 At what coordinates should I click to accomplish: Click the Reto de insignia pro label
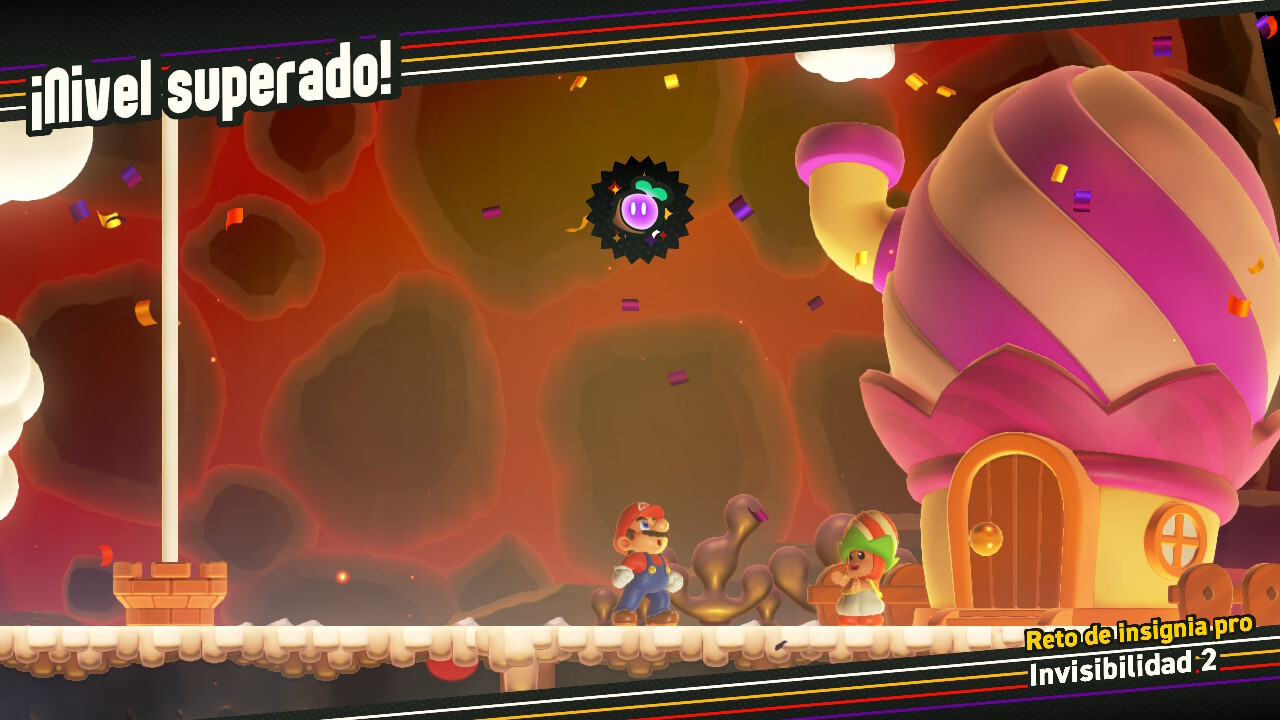point(1140,634)
